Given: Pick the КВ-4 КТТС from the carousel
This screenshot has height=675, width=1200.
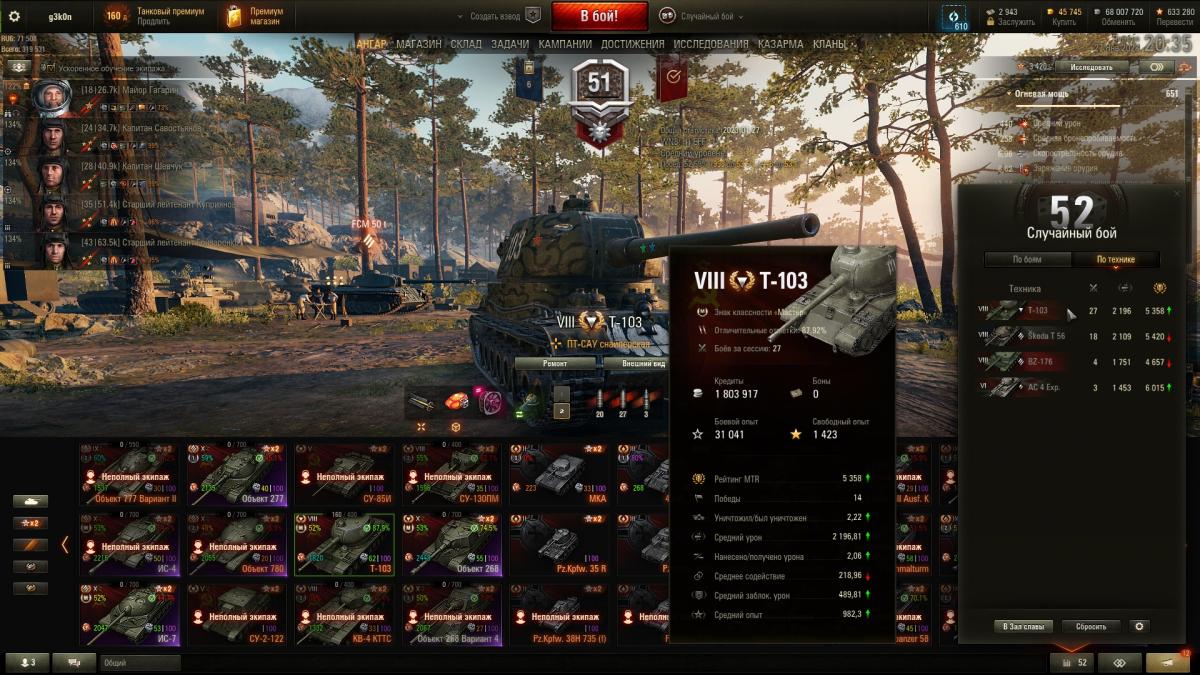Looking at the screenshot, I should pos(344,614).
